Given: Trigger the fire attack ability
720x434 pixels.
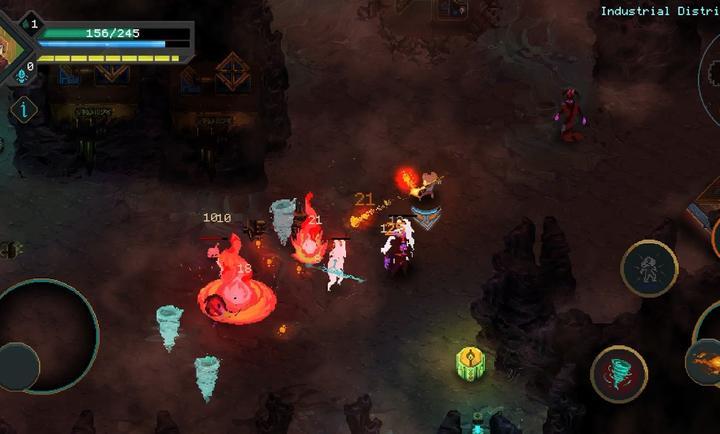Looking at the screenshot, I should point(705,360).
